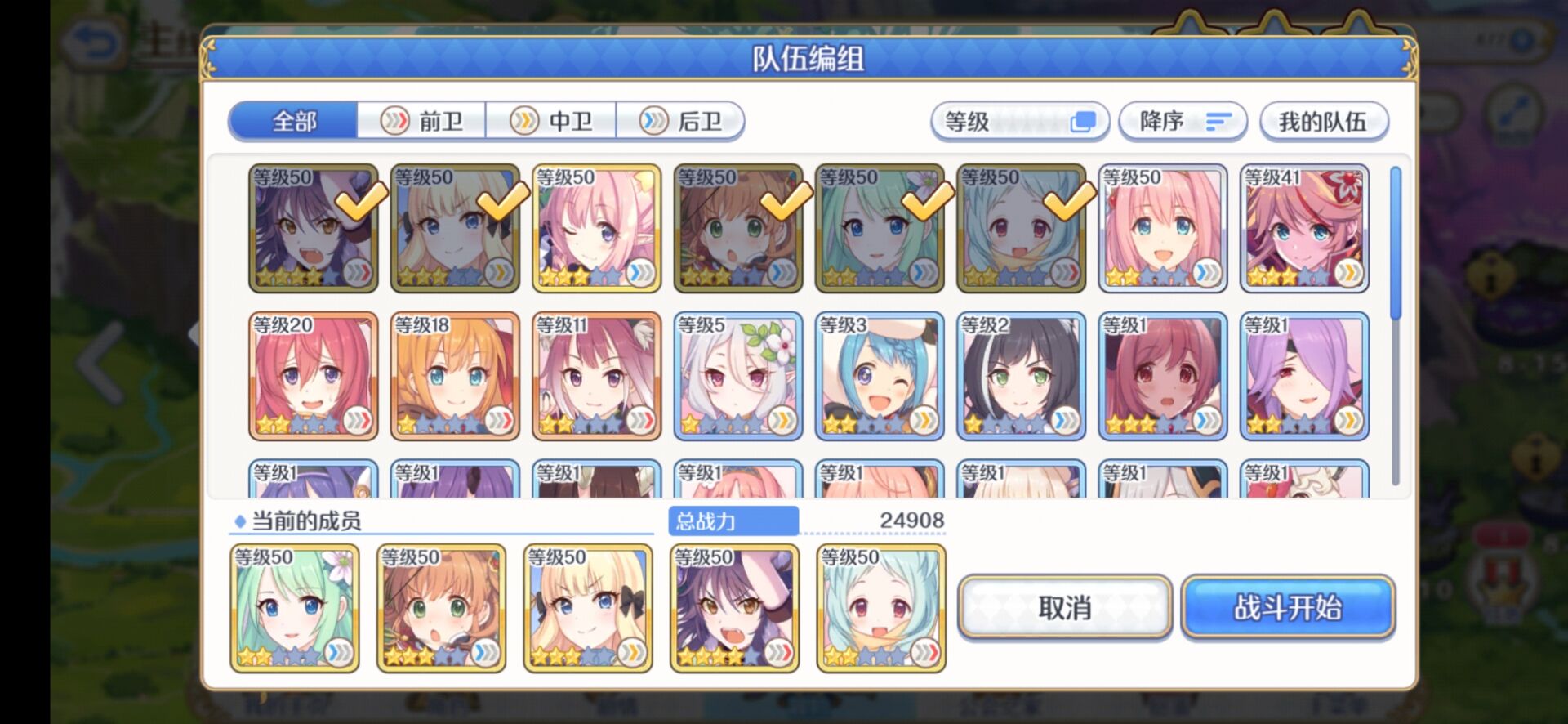
Task: Switch to the 全部 filter tab
Action: [294, 122]
